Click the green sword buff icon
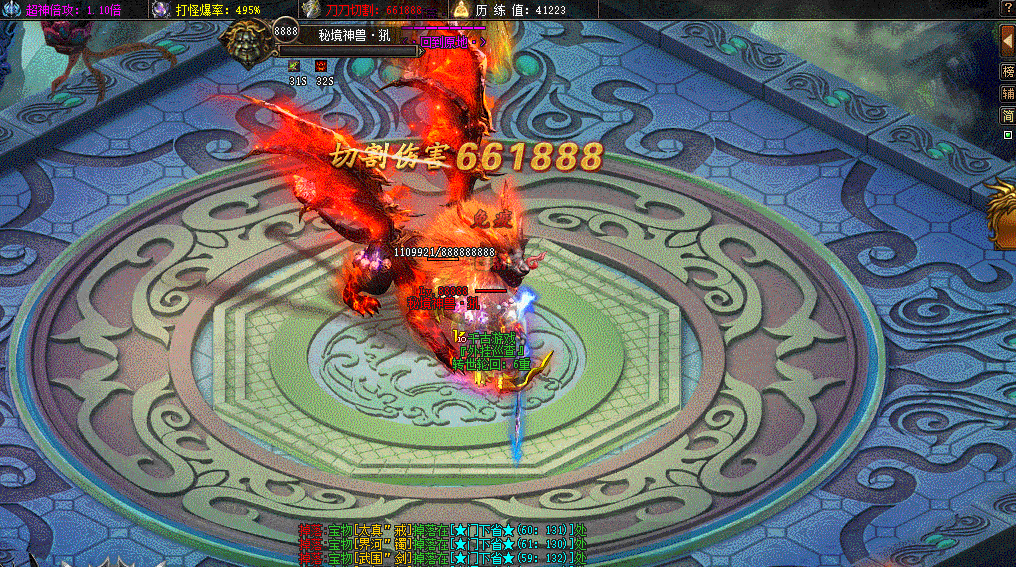 (x=295, y=66)
